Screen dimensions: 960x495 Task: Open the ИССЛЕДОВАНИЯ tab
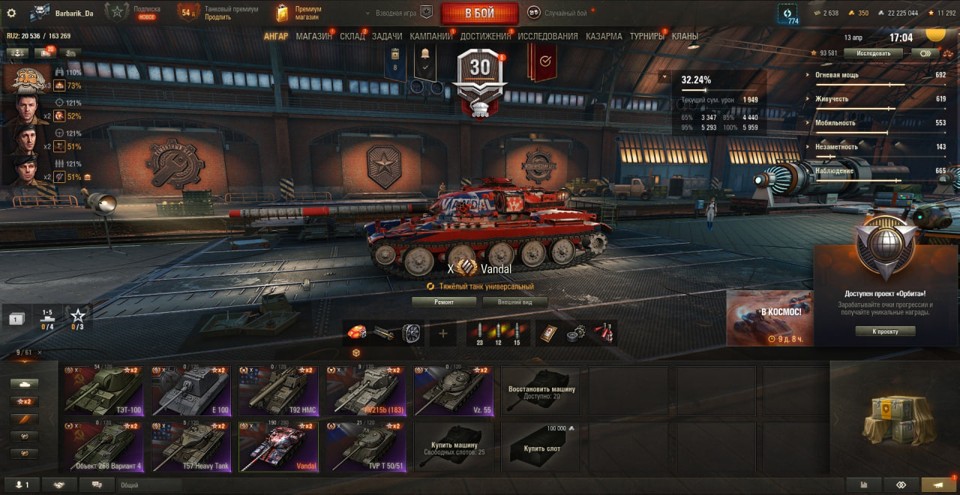(547, 36)
